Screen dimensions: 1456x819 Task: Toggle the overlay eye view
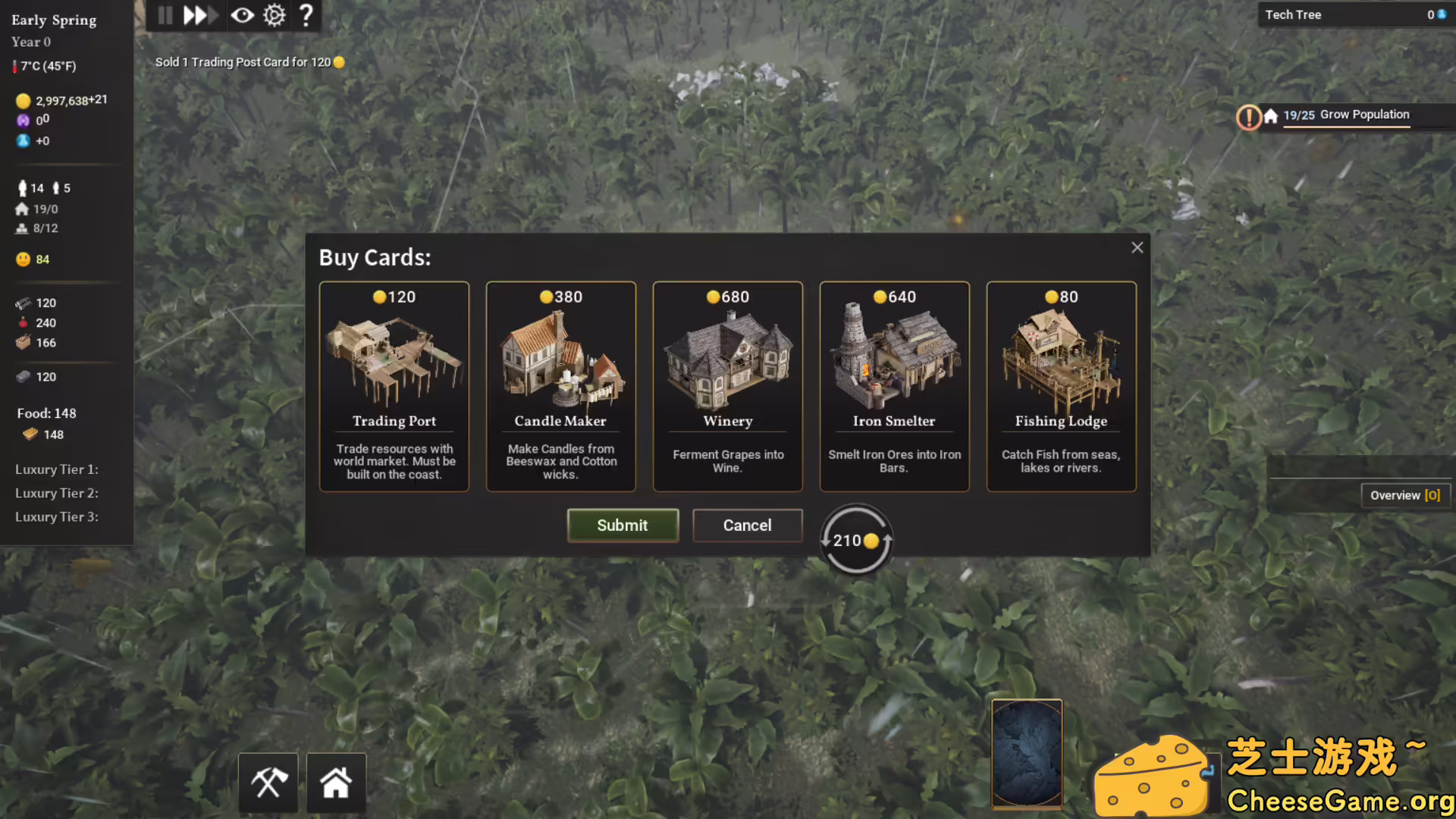pos(242,14)
